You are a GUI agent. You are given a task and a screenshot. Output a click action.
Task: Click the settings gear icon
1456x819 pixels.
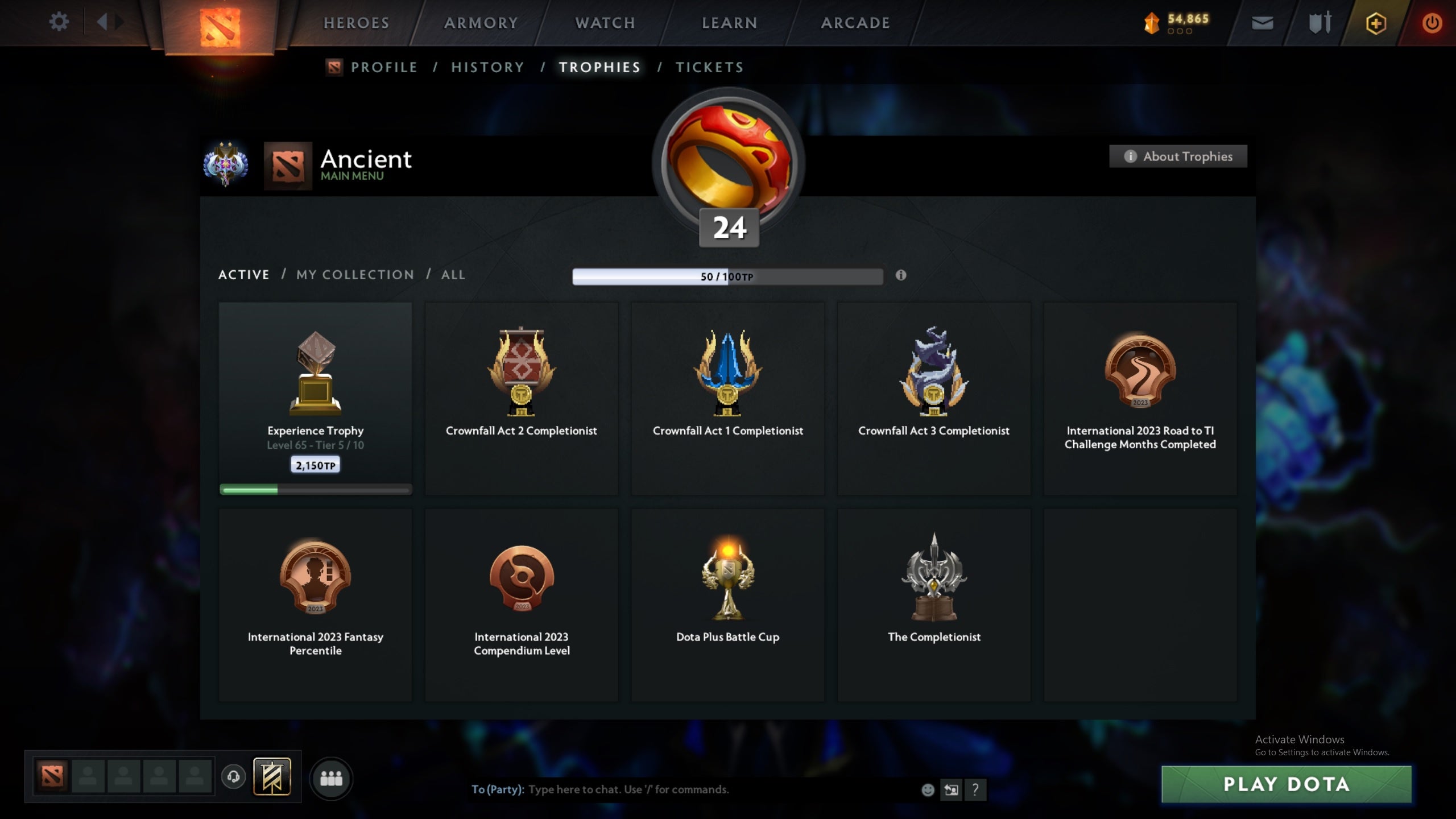[59, 22]
